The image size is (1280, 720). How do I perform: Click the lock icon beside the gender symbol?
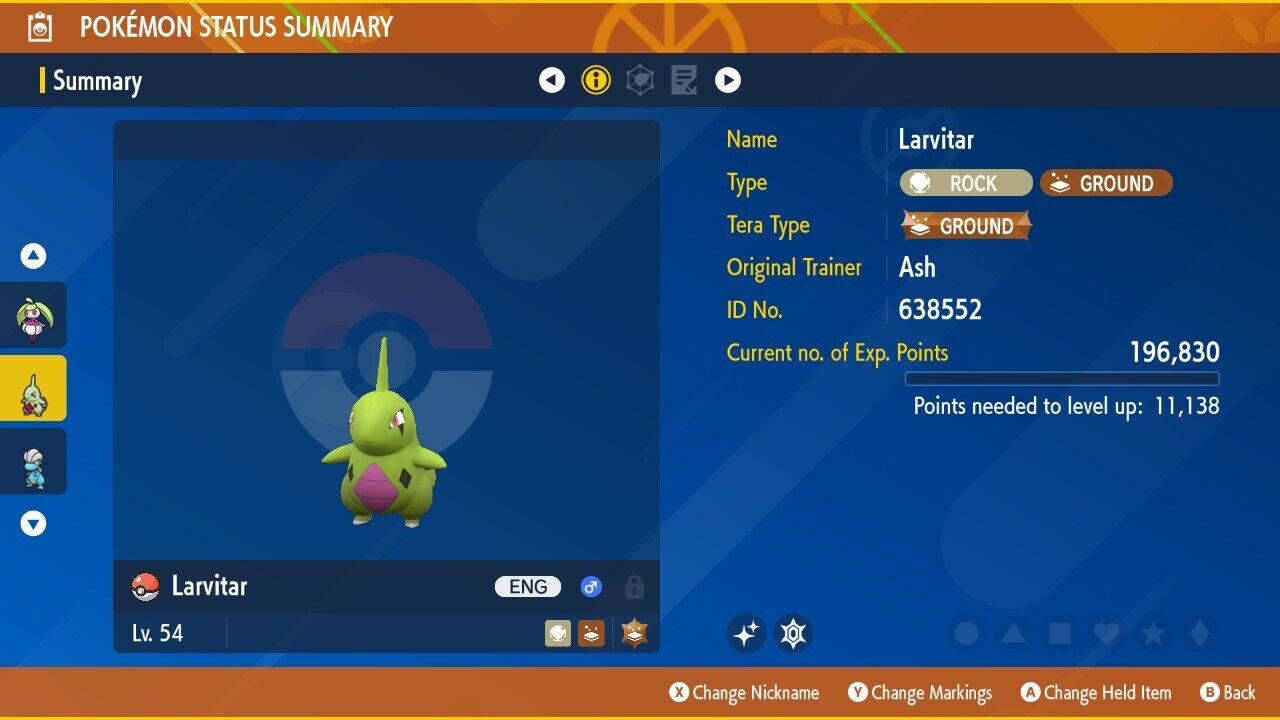pyautogui.click(x=634, y=587)
